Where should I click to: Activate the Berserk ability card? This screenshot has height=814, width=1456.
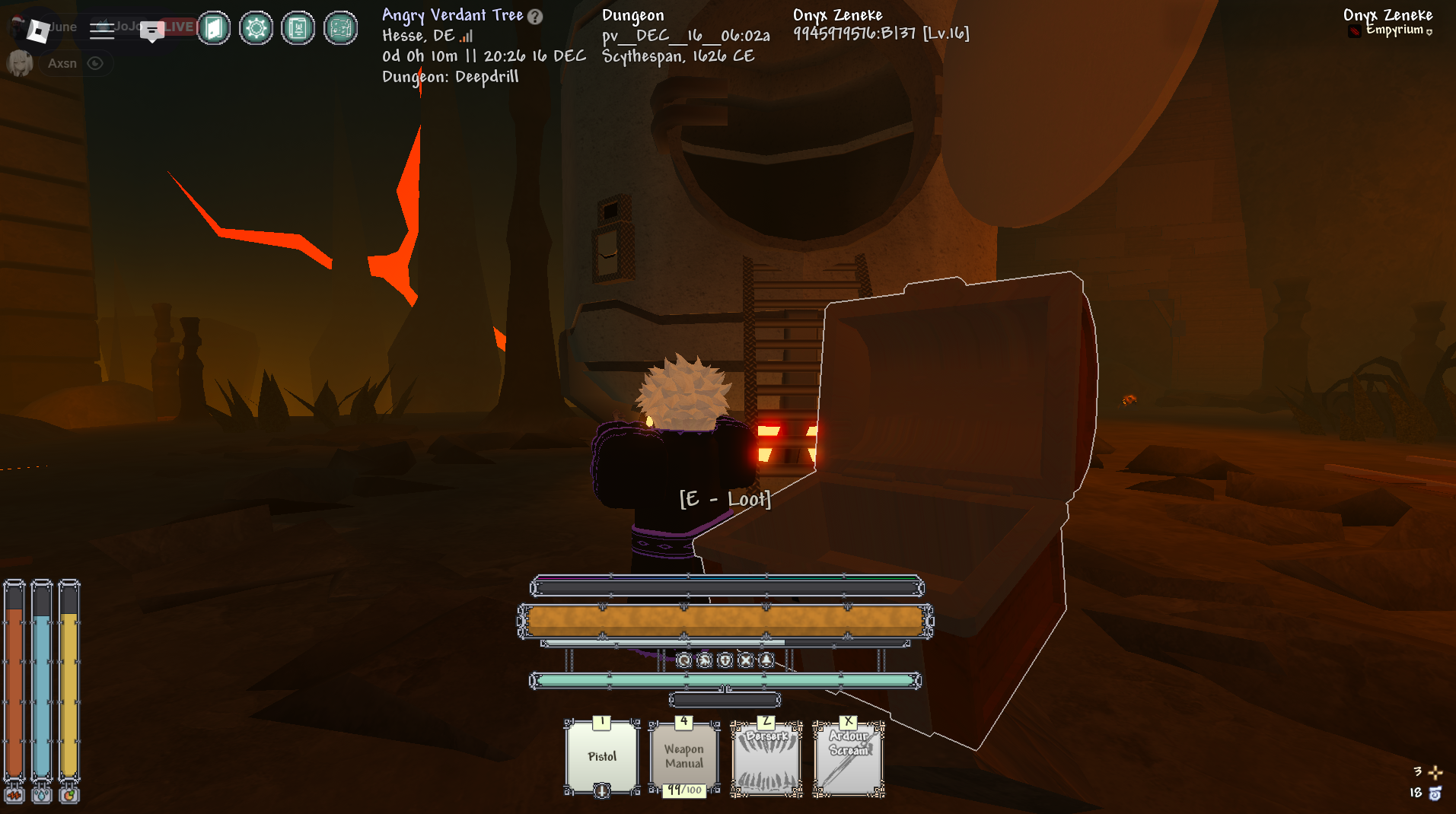766,758
